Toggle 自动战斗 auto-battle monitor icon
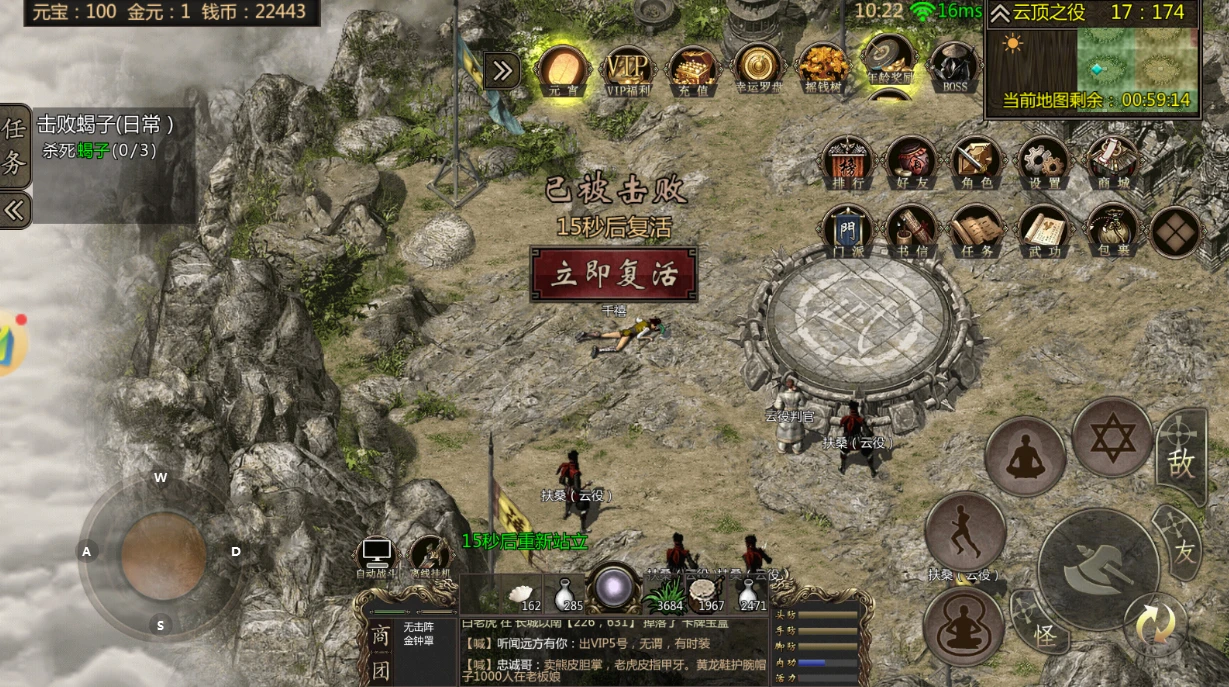1229x687 pixels. pos(377,556)
